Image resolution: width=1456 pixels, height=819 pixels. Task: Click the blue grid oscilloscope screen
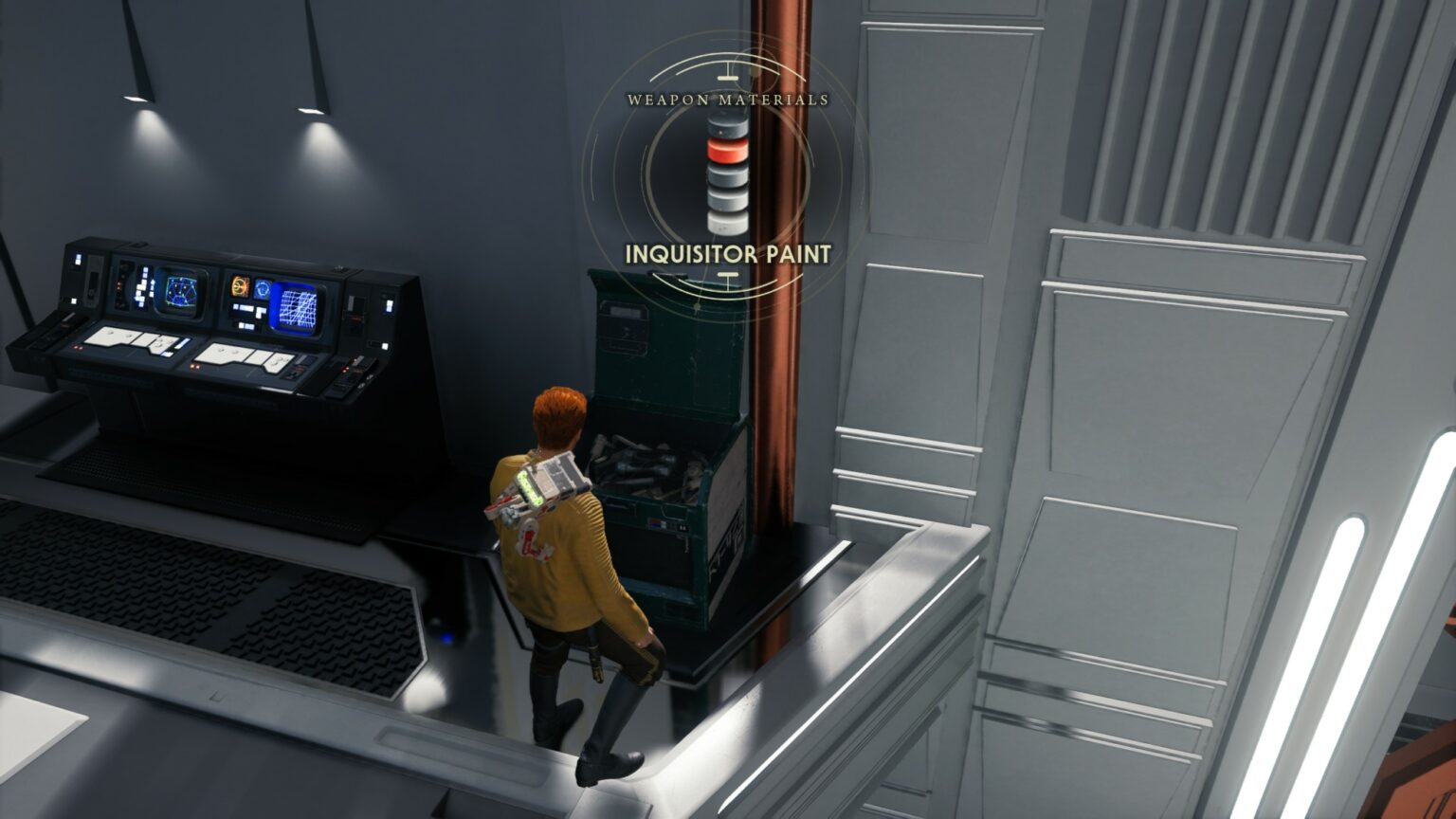[299, 307]
